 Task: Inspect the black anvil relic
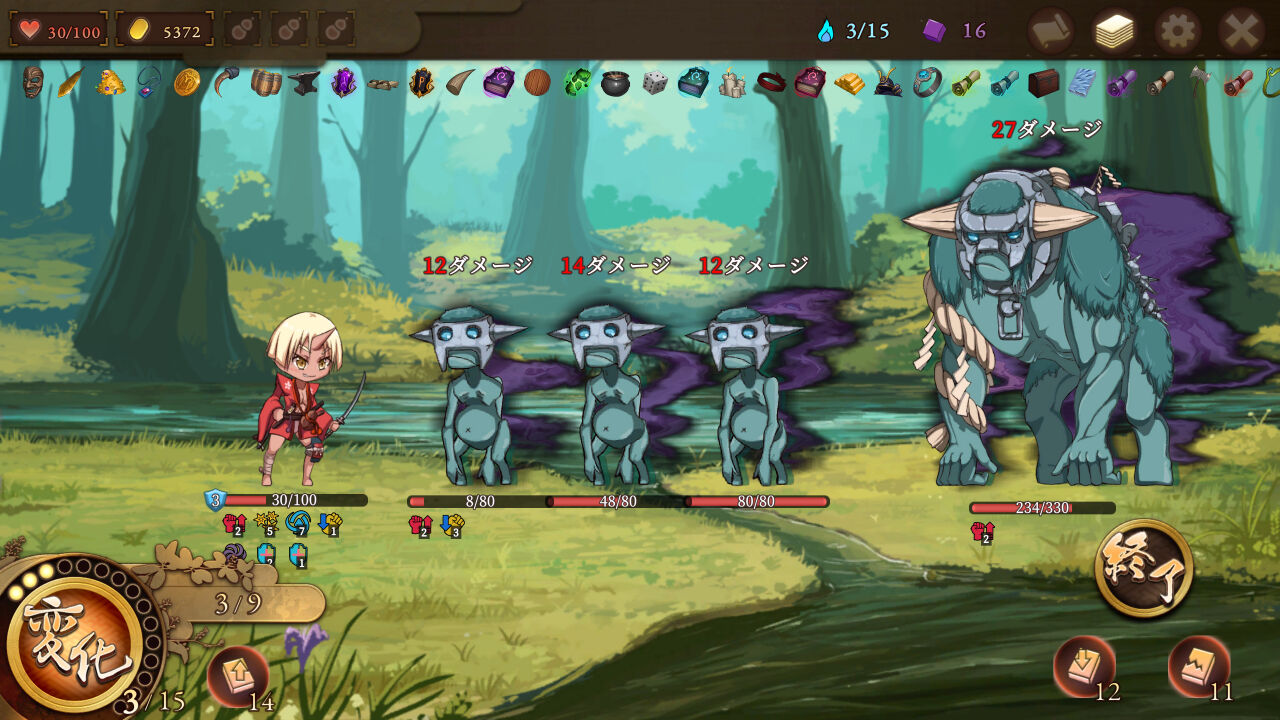304,82
